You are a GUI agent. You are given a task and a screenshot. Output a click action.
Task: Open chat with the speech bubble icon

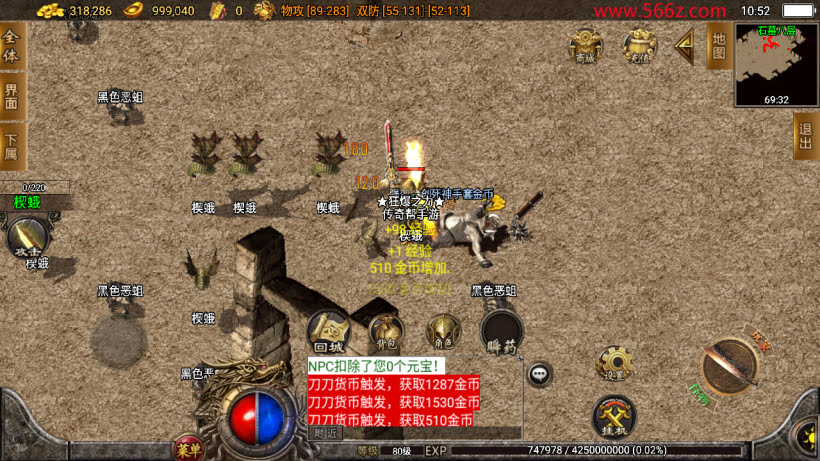click(x=540, y=374)
